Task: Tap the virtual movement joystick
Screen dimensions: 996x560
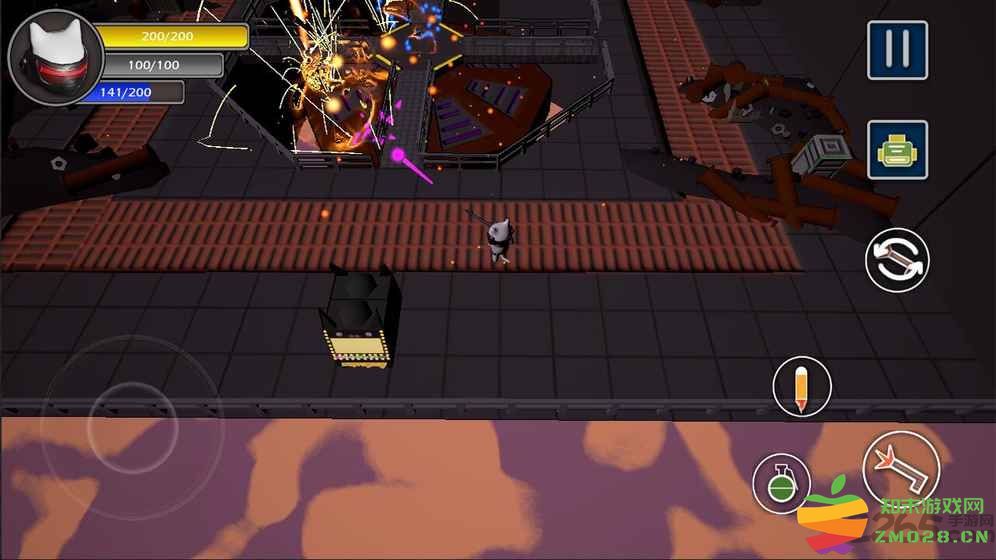Action: [132, 427]
